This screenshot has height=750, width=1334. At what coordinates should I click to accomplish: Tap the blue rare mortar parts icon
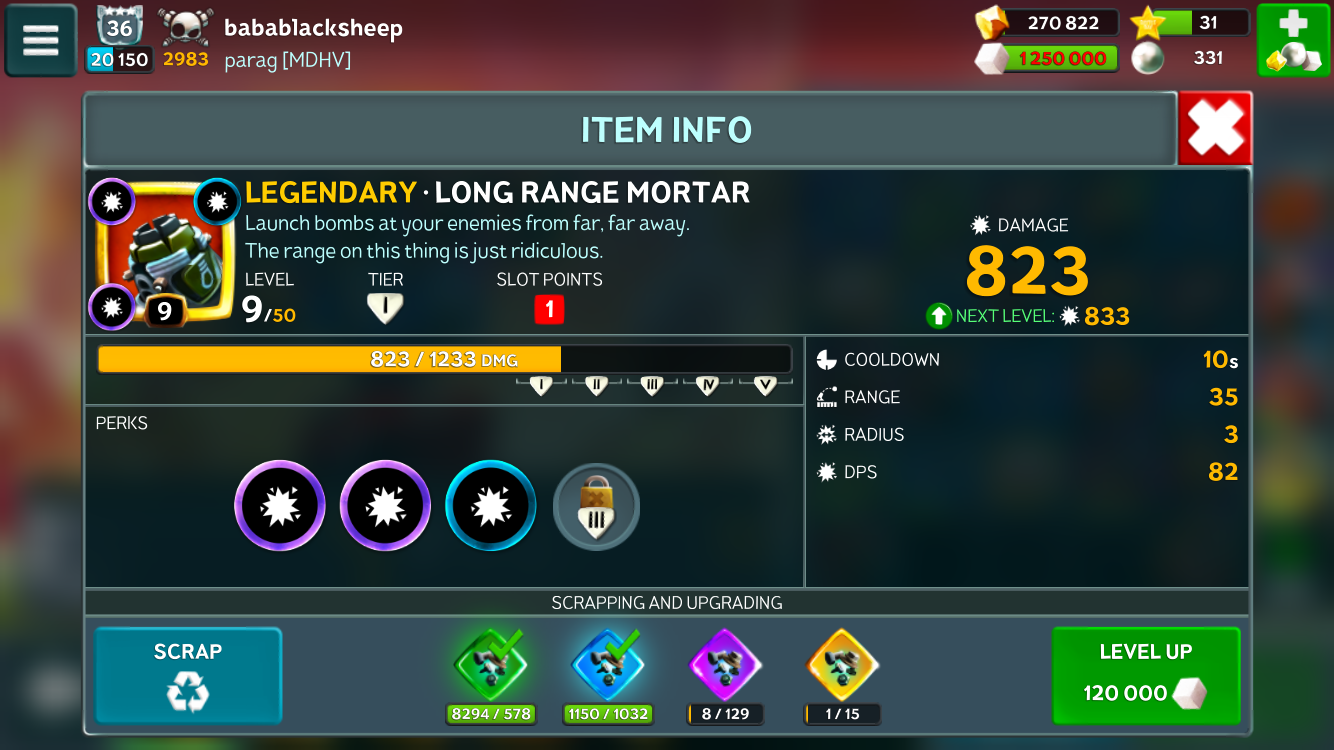[608, 664]
